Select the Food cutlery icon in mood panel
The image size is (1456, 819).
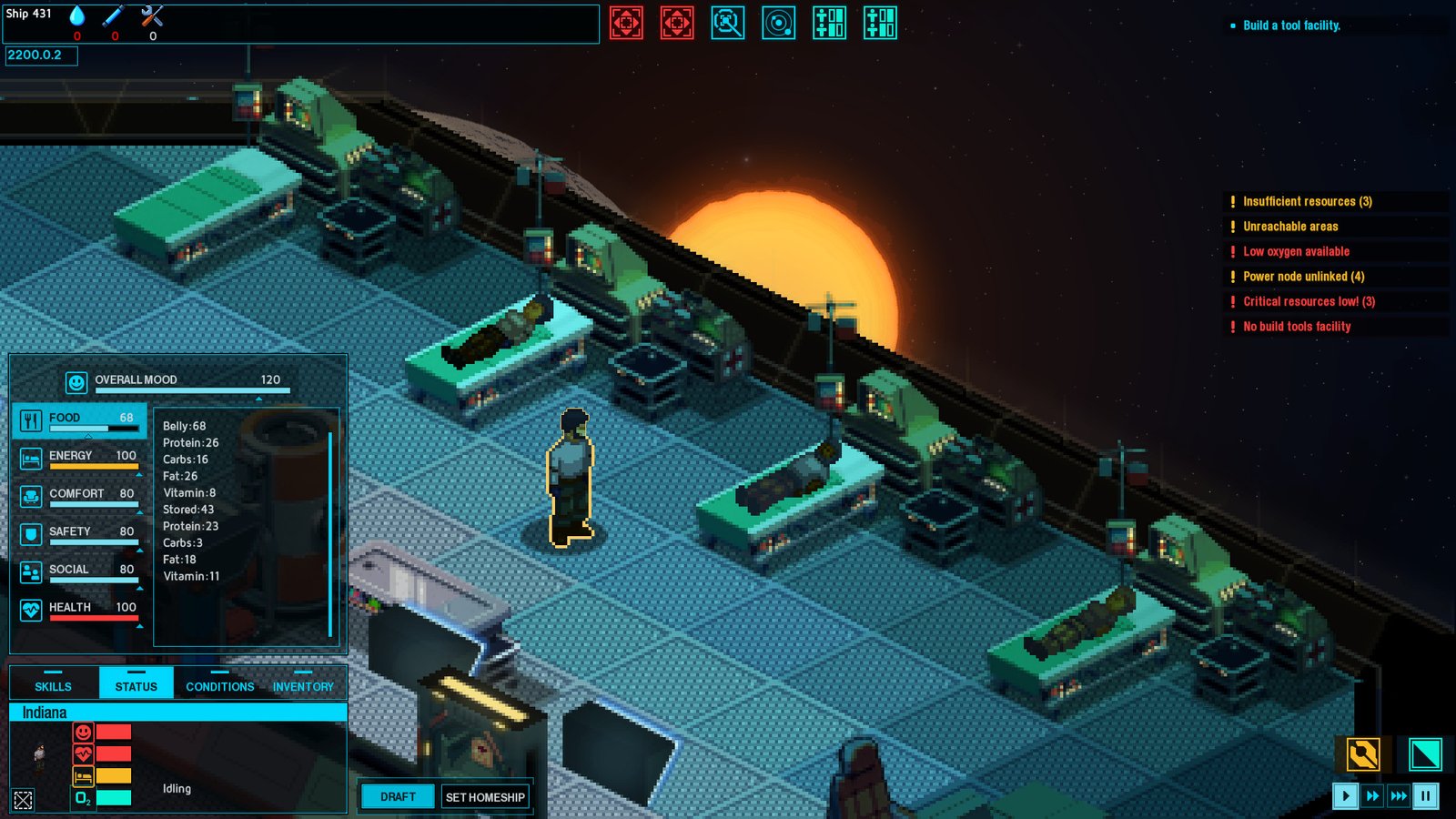tap(32, 417)
